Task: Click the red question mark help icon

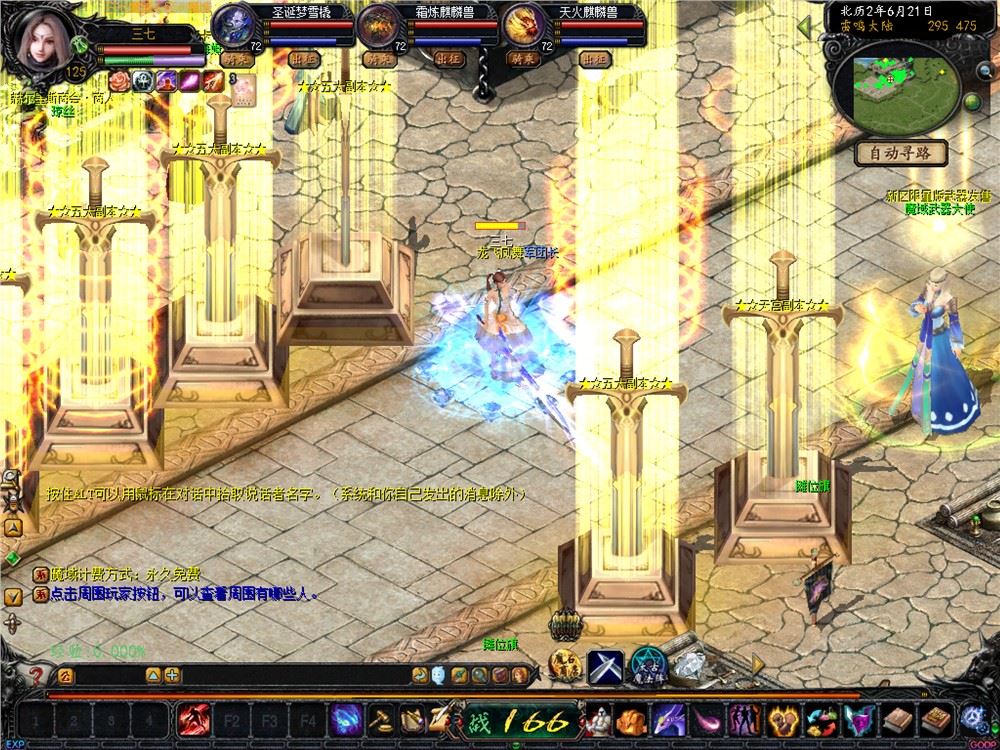Action: click(37, 675)
